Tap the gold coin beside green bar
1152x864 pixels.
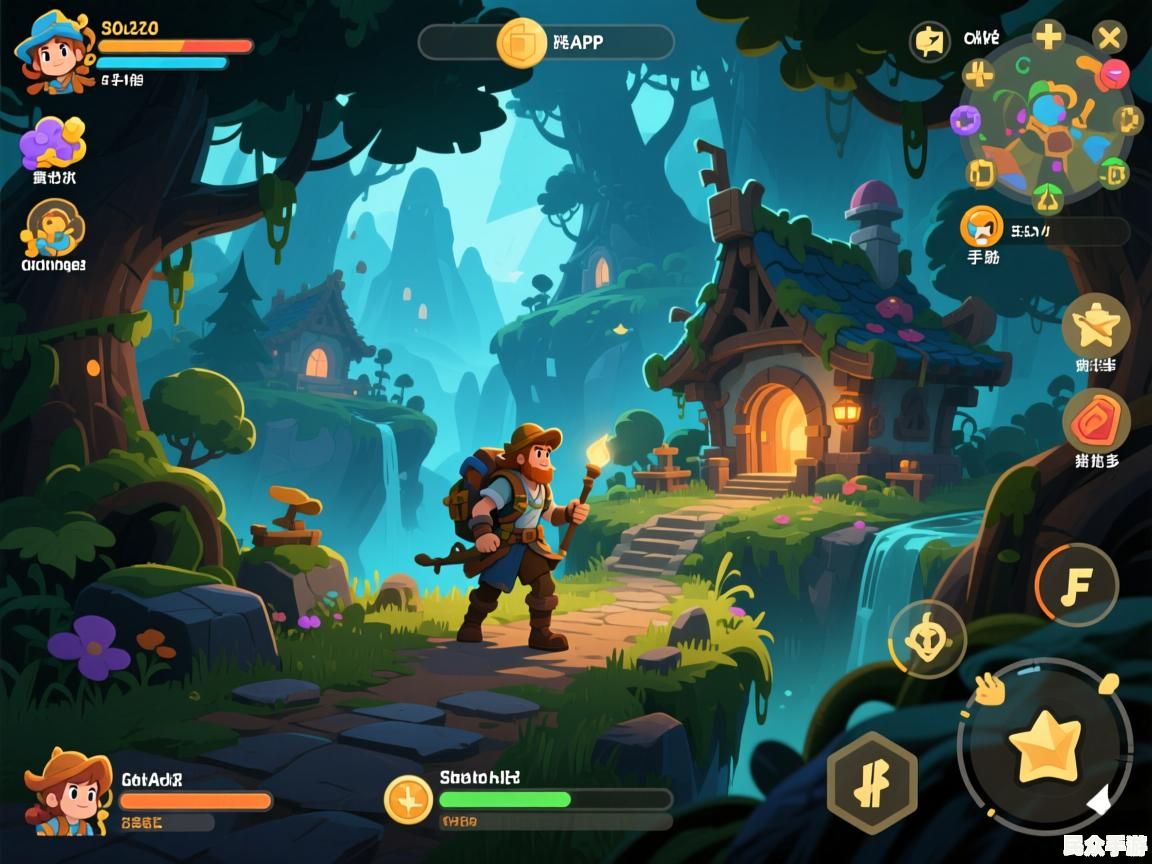pyautogui.click(x=409, y=799)
